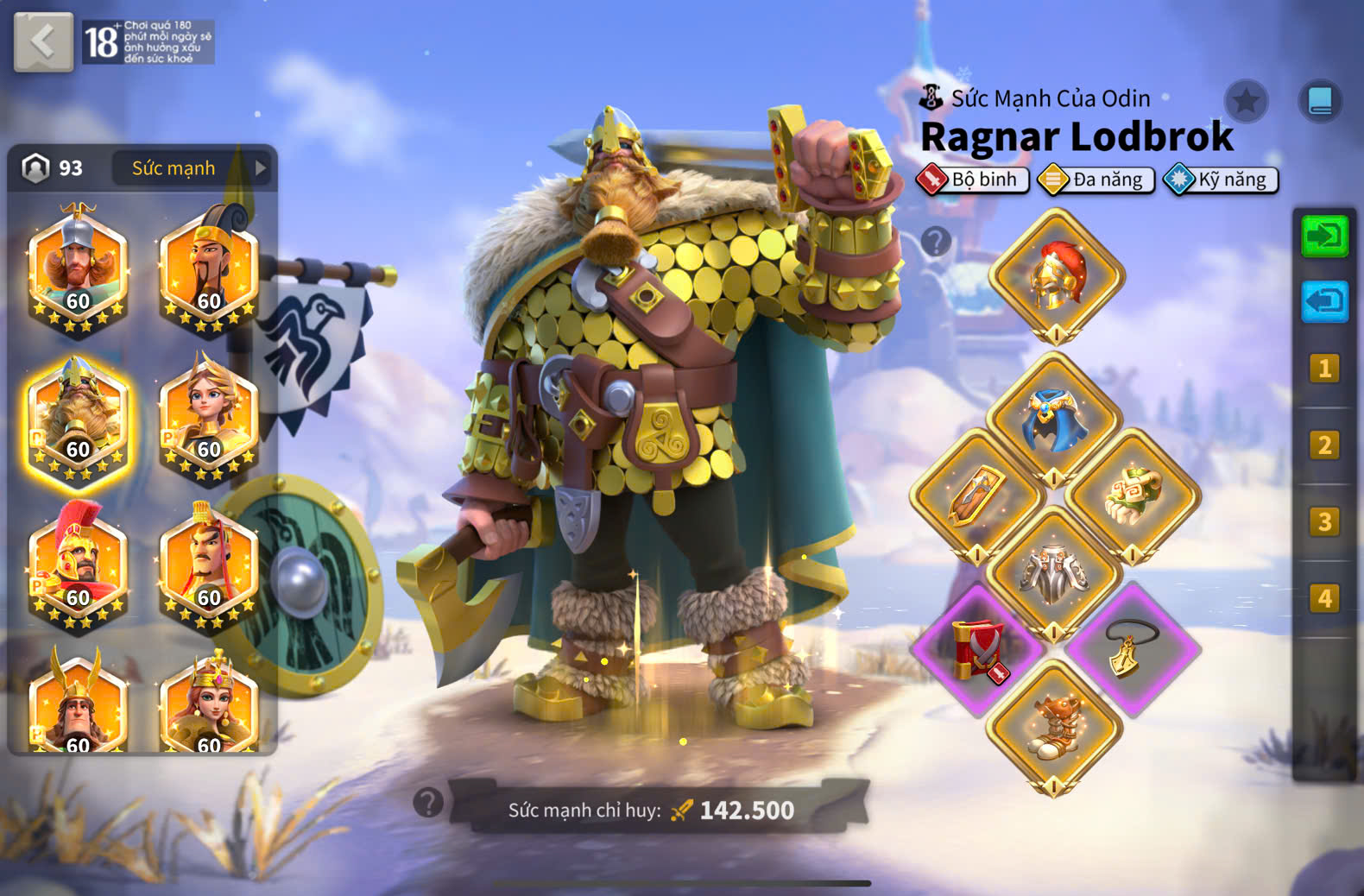
Task: Show help for Sức mạnh chỉ huy
Action: [x=428, y=803]
